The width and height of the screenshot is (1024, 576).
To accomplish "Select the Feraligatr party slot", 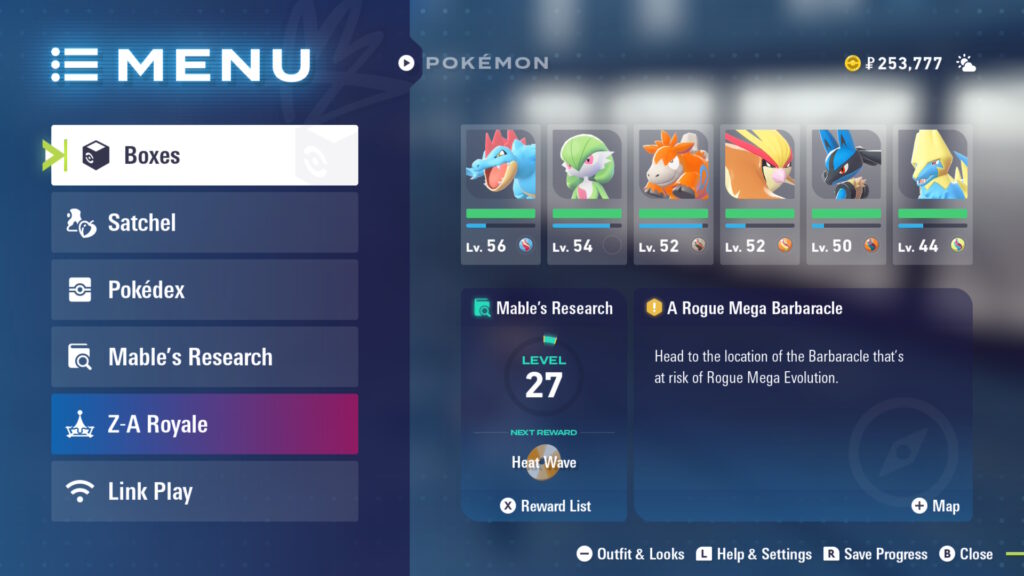I will click(x=500, y=194).
